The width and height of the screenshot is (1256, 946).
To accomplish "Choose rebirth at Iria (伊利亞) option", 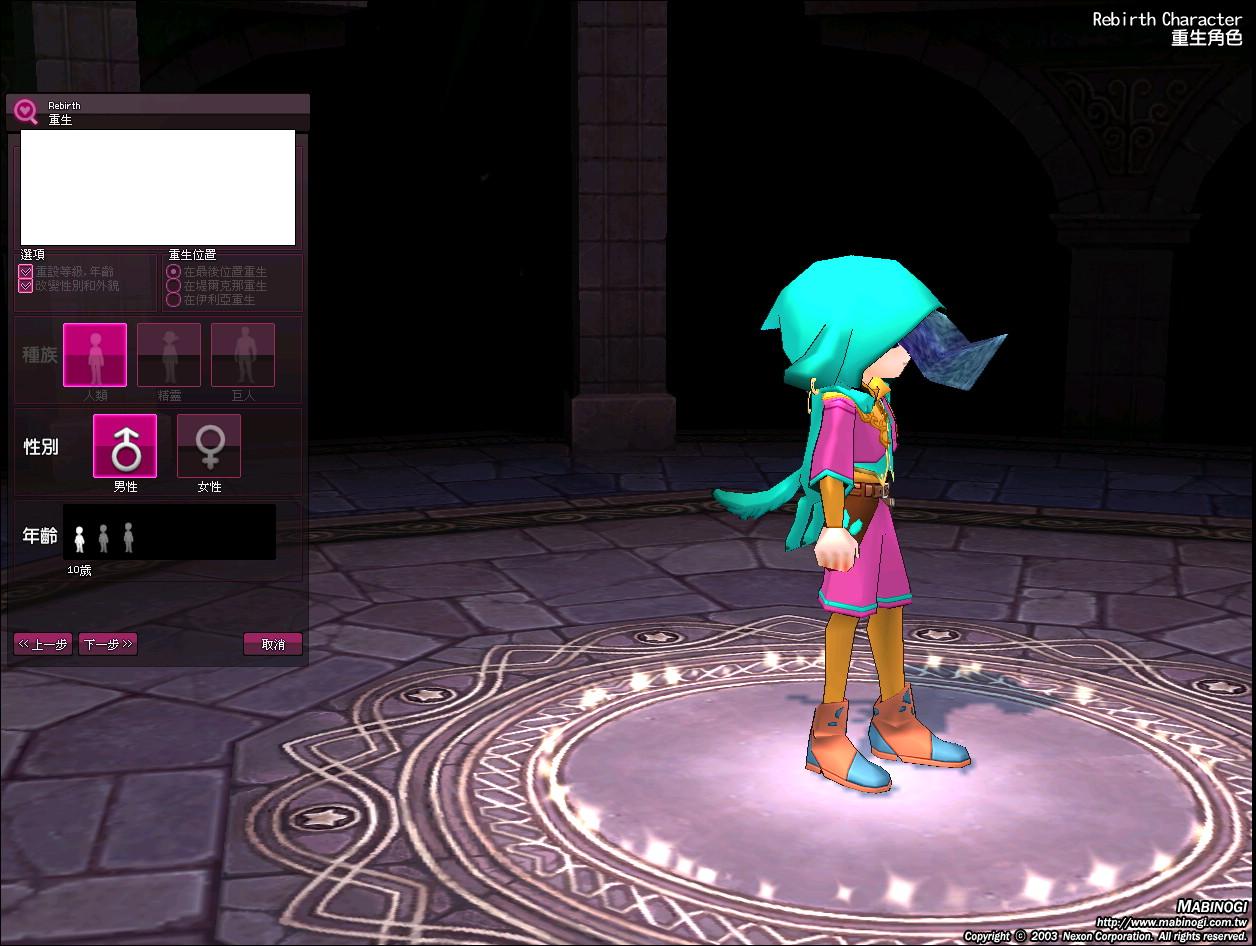I will click(174, 299).
